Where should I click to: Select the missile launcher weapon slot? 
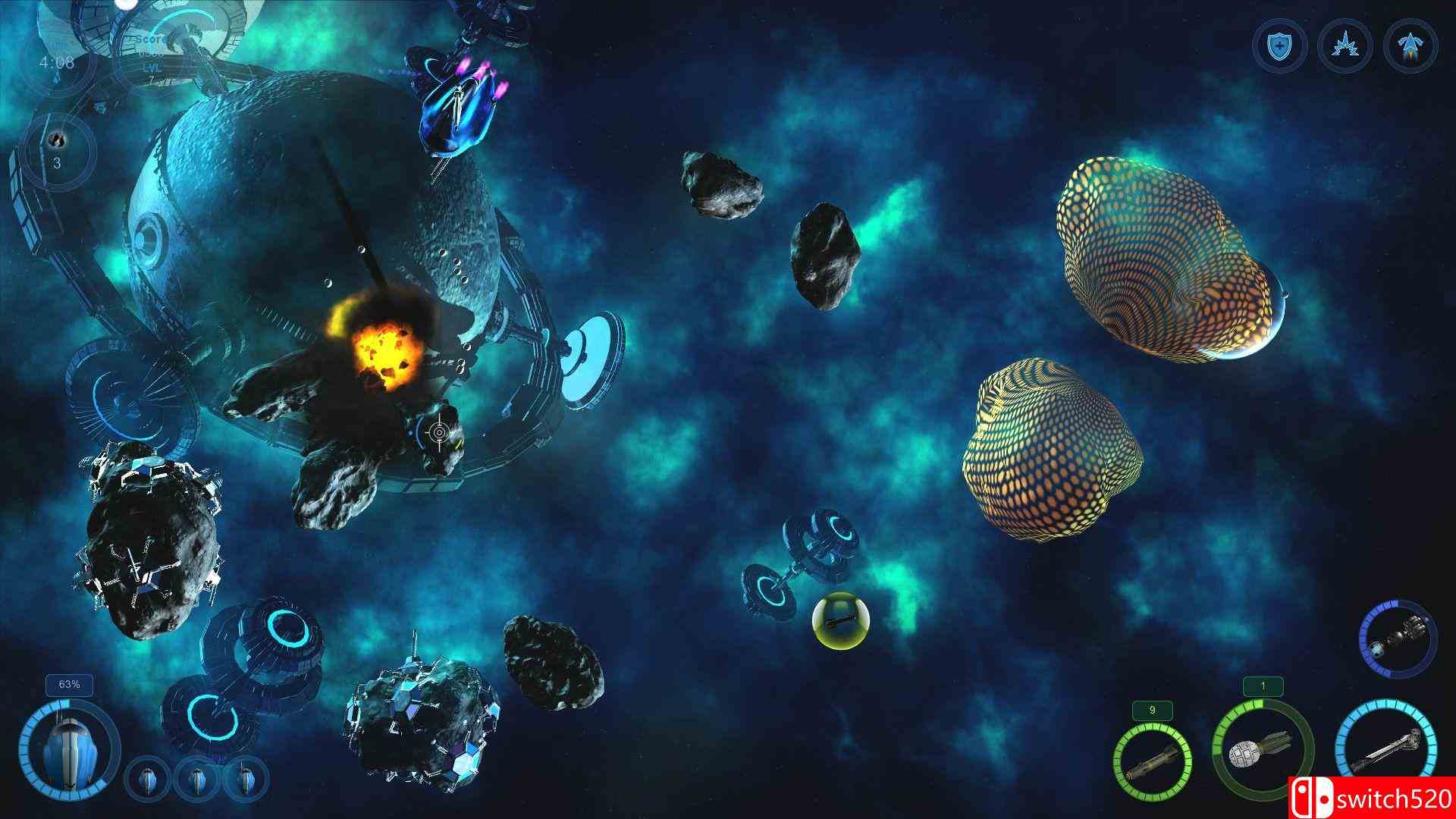click(1151, 762)
